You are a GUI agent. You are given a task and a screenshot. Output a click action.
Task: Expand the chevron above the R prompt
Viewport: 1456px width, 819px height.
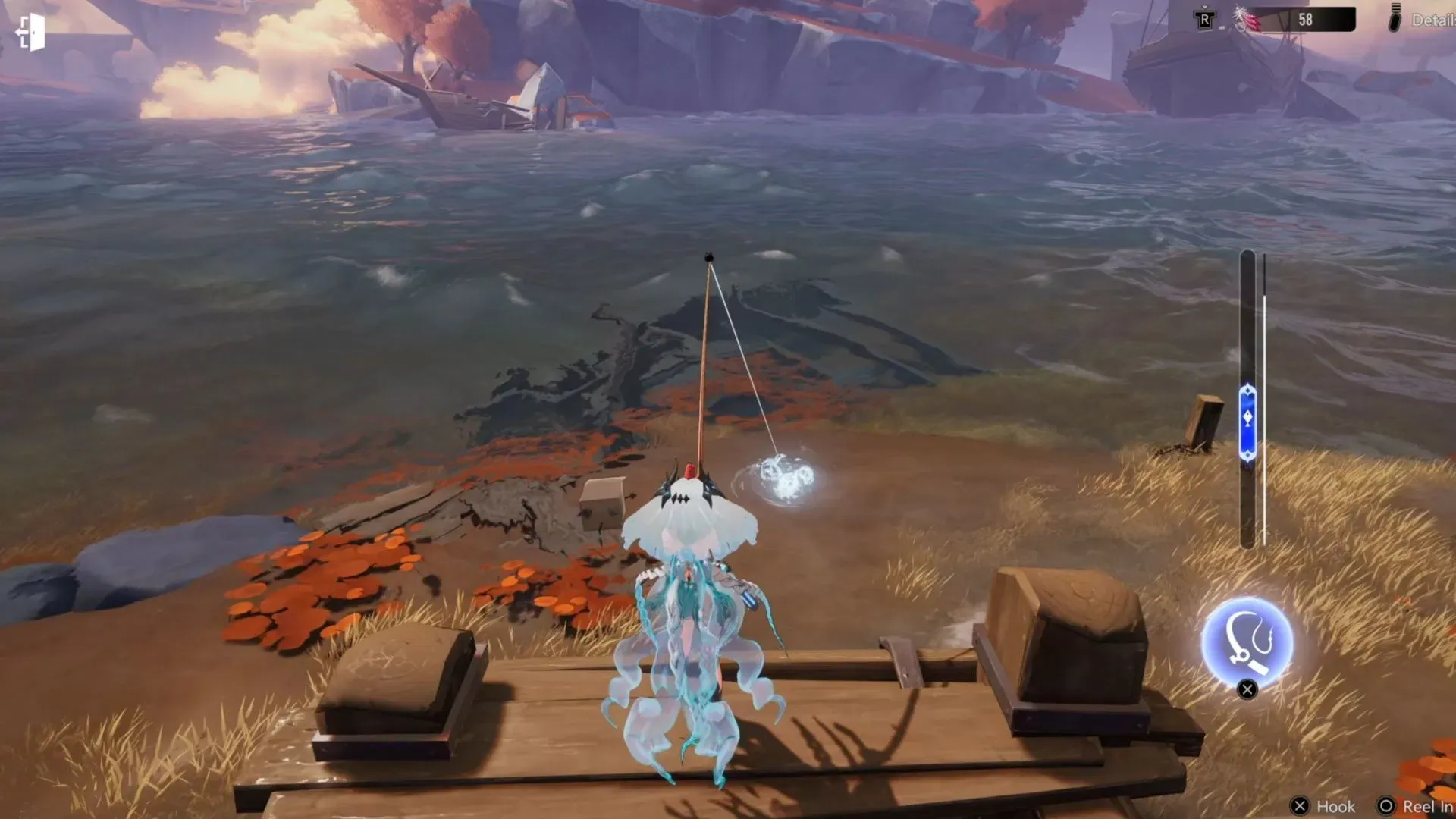click(1204, 7)
